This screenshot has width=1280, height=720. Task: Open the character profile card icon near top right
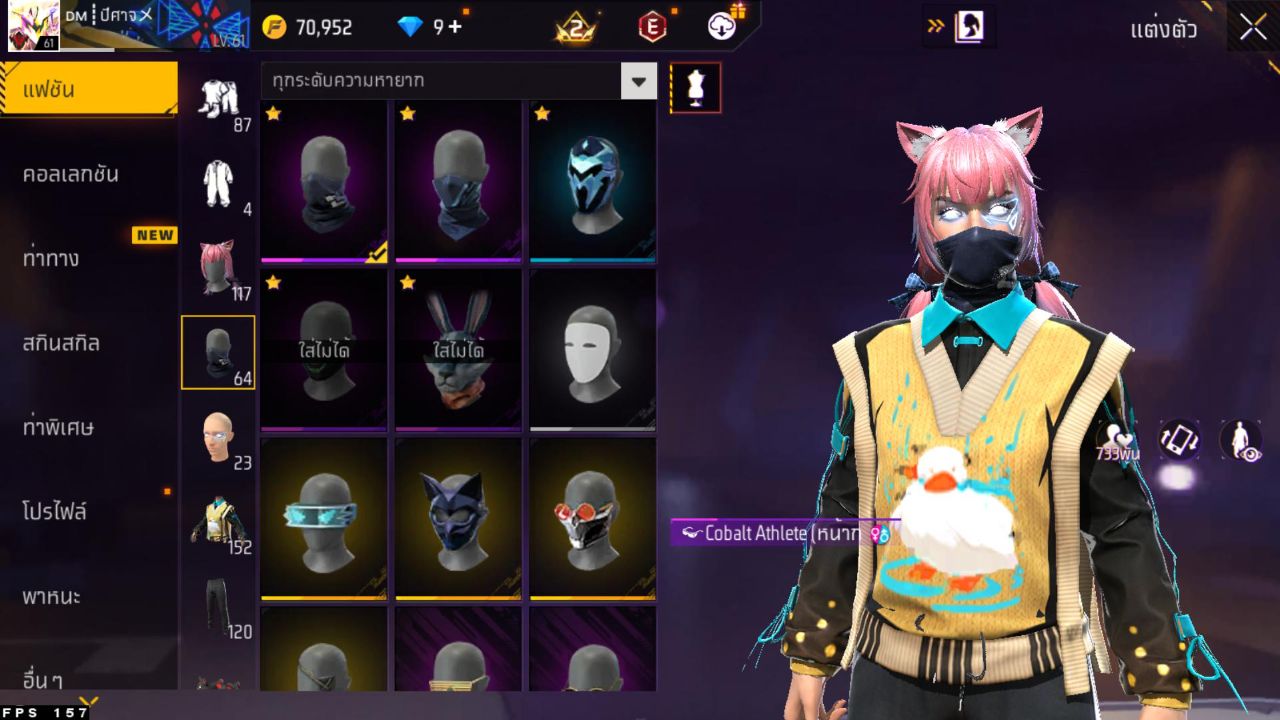pos(966,27)
